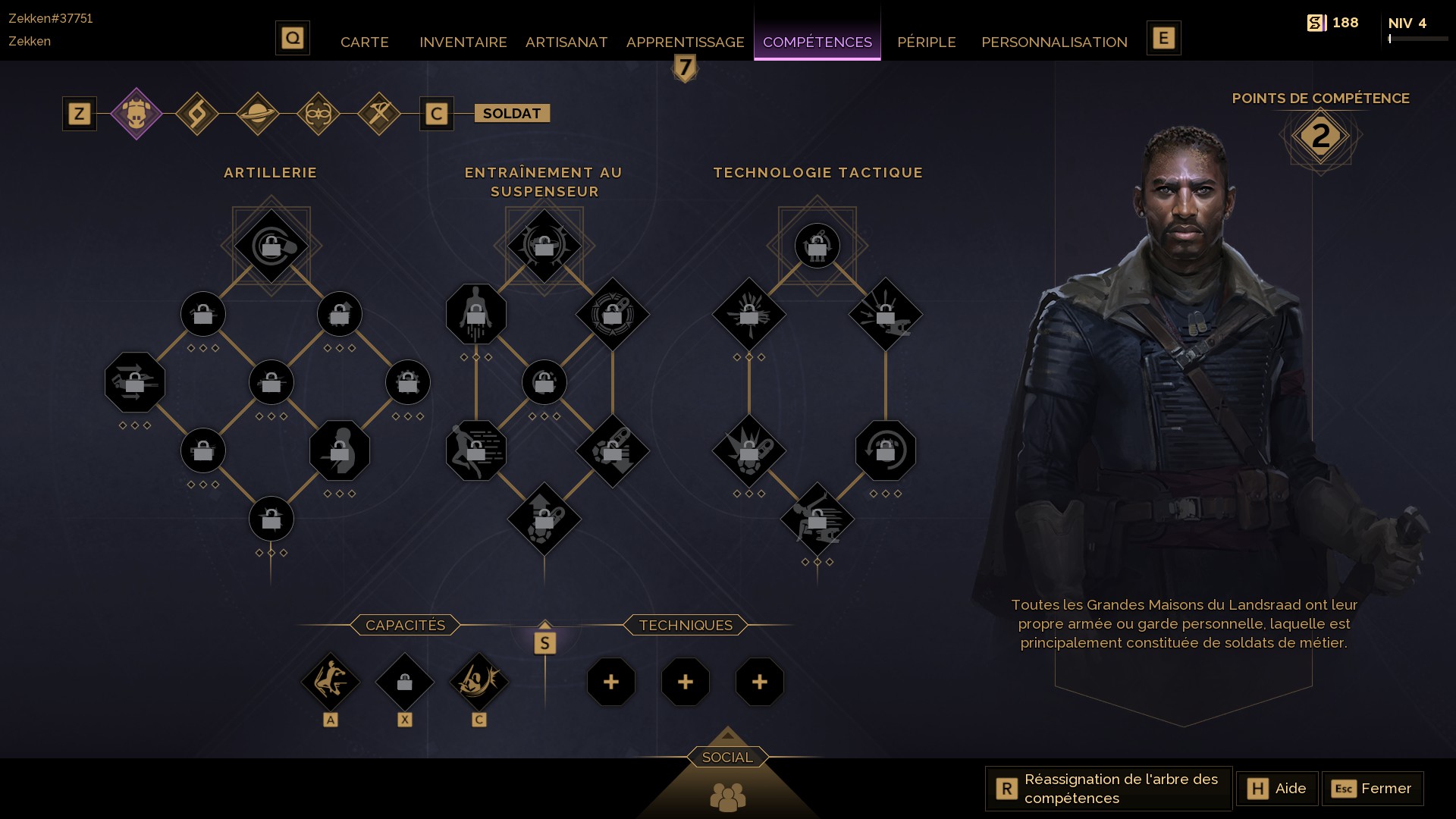Switch to the CARTE tab
This screenshot has width=1456, height=819.
click(365, 42)
